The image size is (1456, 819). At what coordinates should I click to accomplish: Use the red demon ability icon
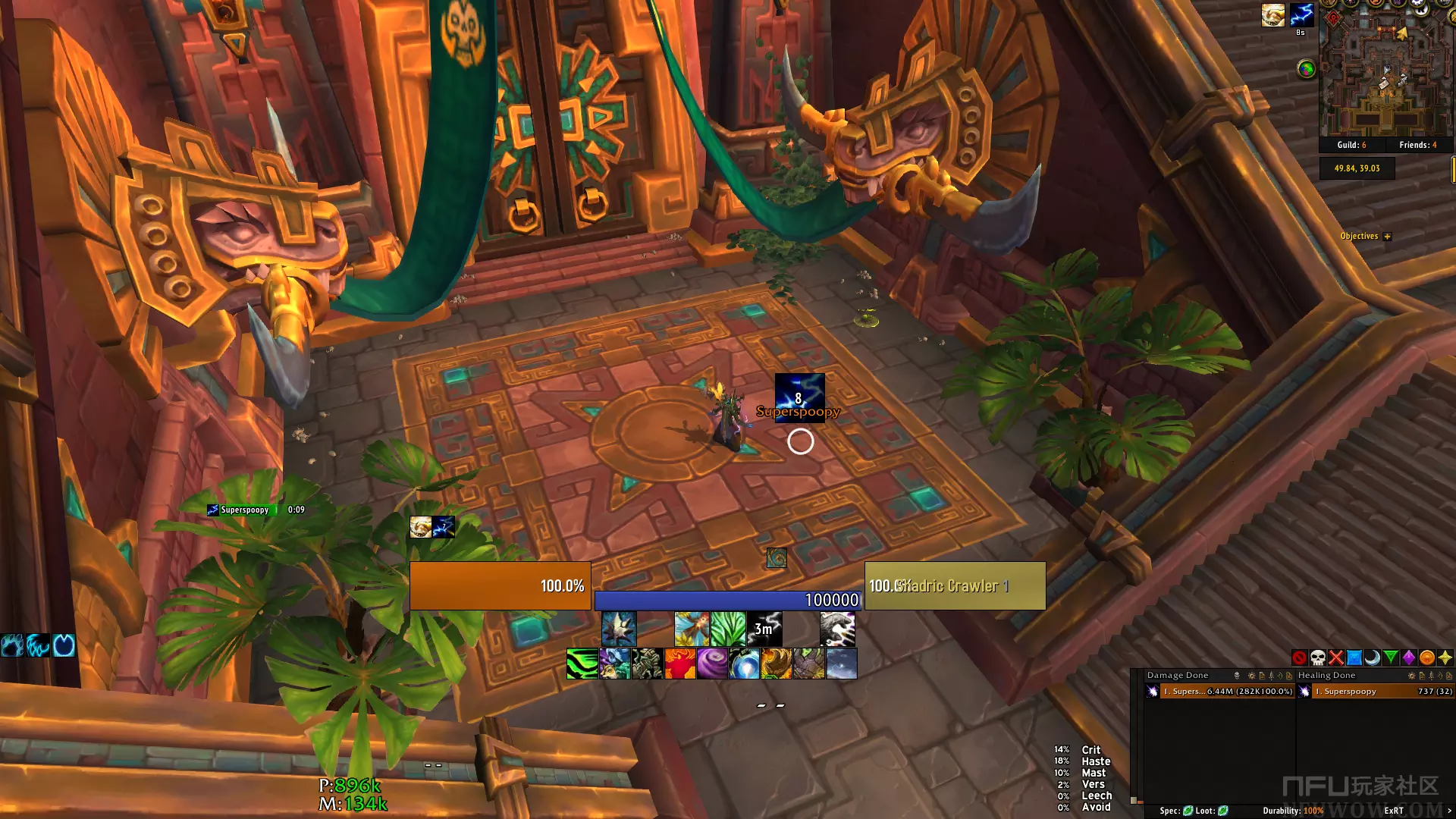pos(679,664)
